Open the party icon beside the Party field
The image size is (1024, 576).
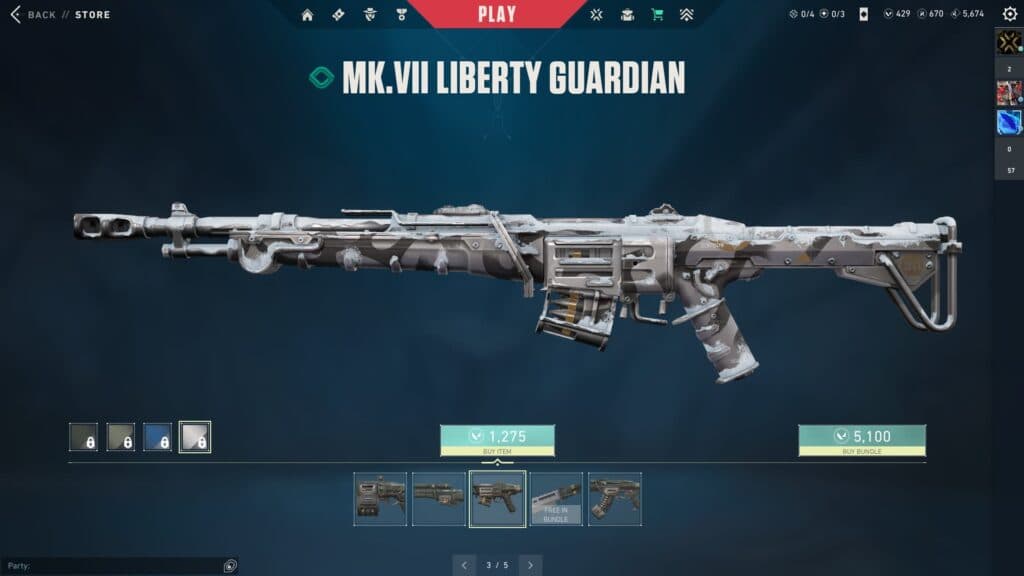230,566
